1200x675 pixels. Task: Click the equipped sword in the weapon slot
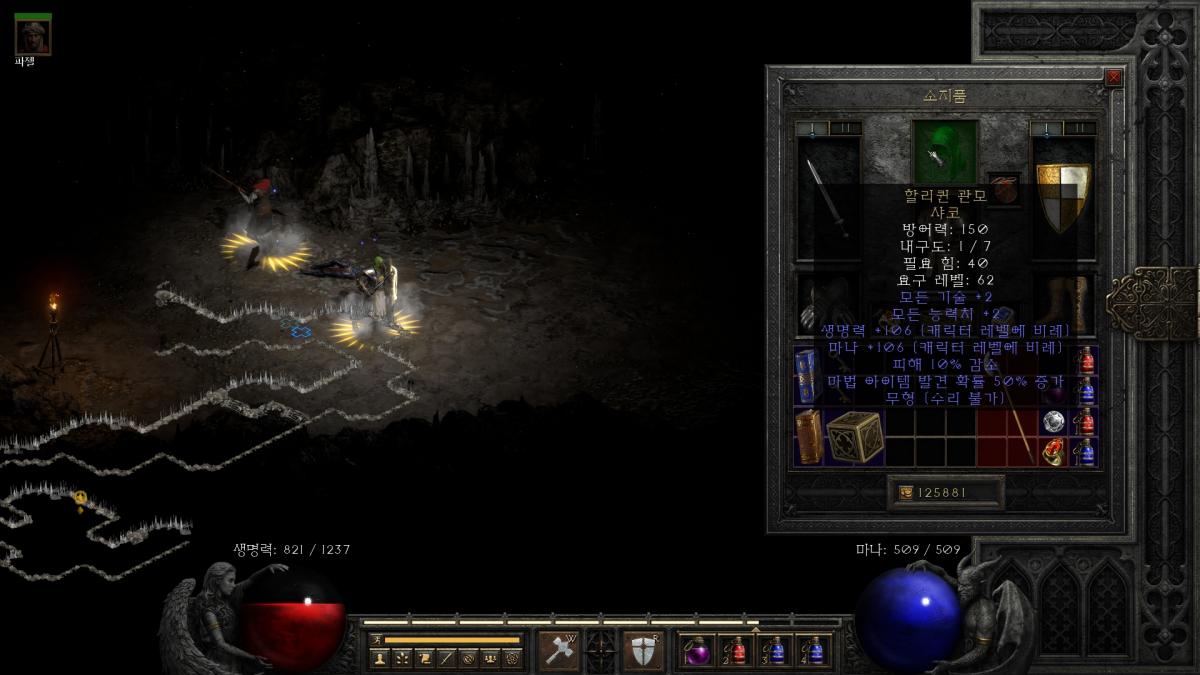pos(828,198)
